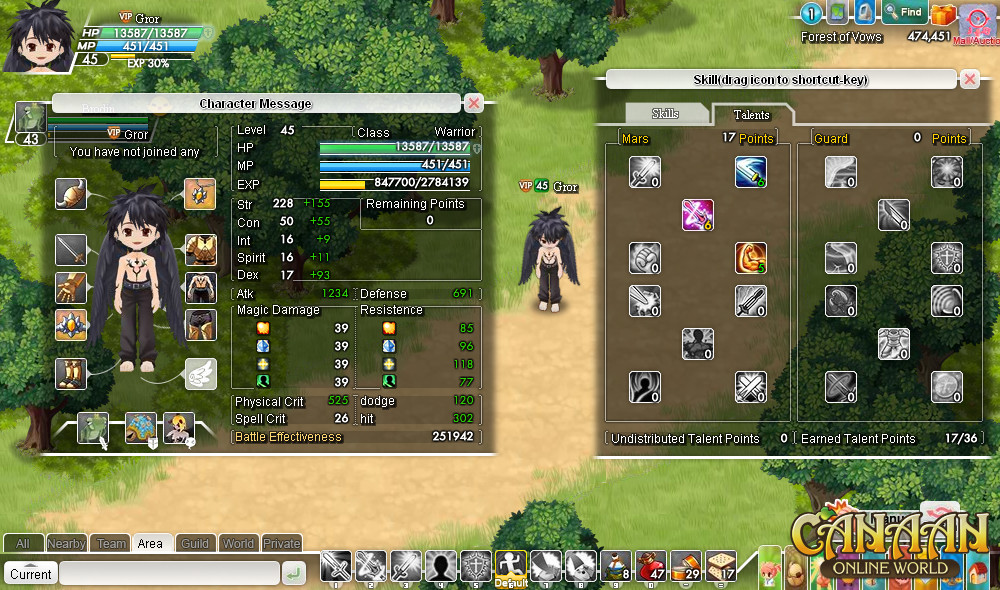The height and width of the screenshot is (590, 1000).
Task: Switch to the Skills tab
Action: (x=665, y=114)
